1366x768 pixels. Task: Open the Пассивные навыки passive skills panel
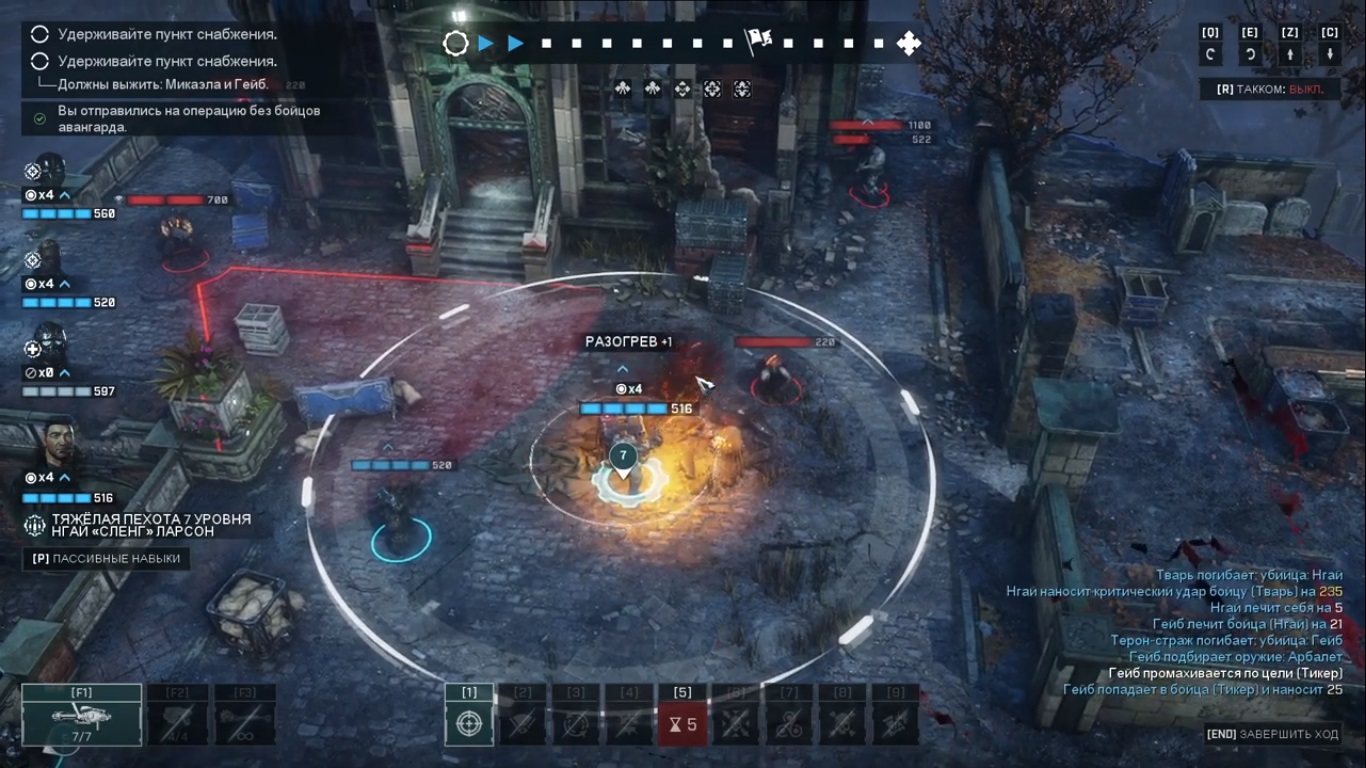coord(106,559)
